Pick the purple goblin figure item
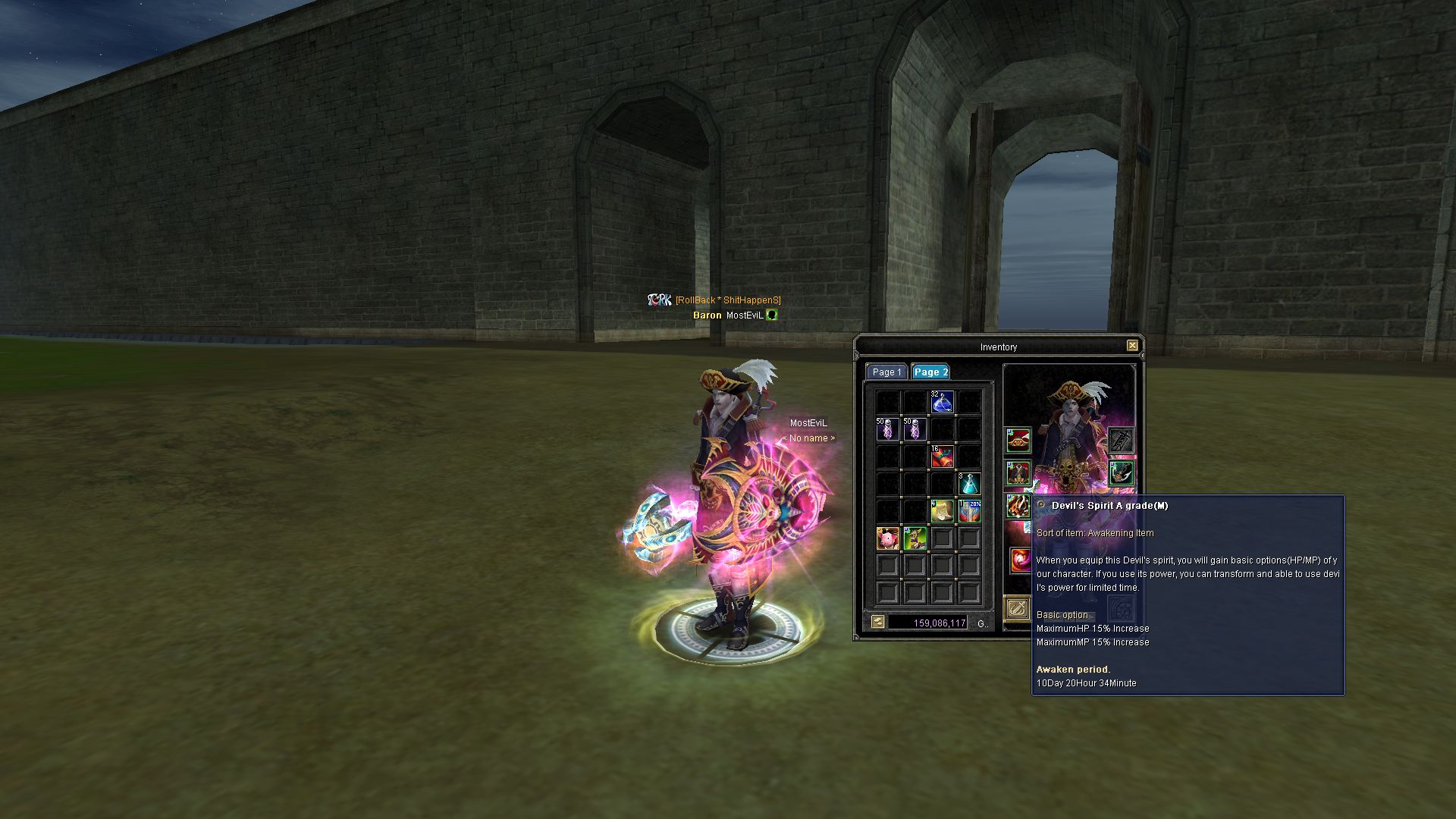 pyautogui.click(x=915, y=538)
